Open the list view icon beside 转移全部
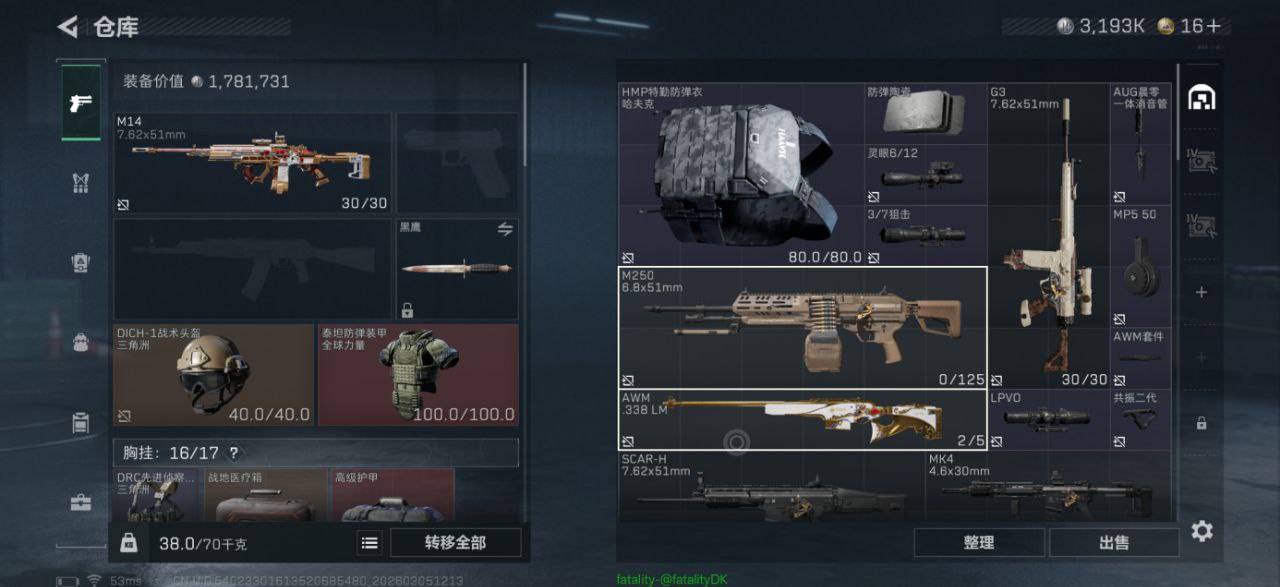The width and height of the screenshot is (1280, 587). click(x=370, y=543)
